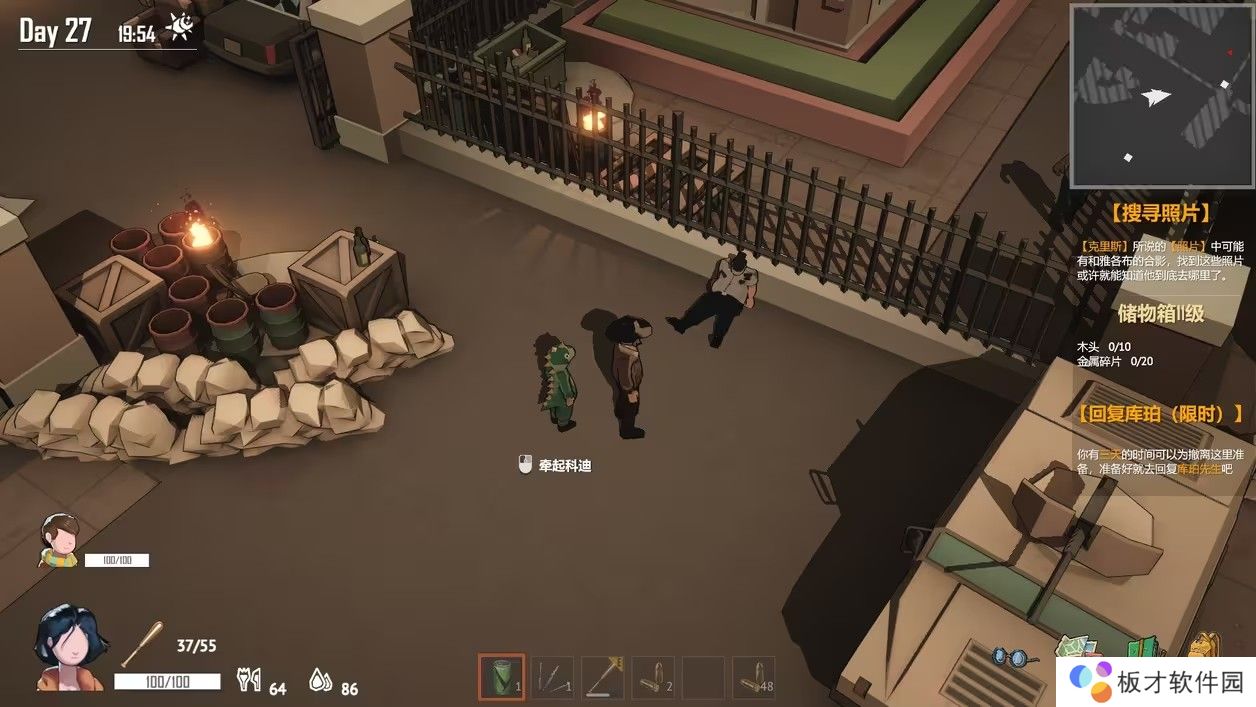Open the green journal book icon
Viewport: 1256px width, 707px height.
click(1144, 647)
